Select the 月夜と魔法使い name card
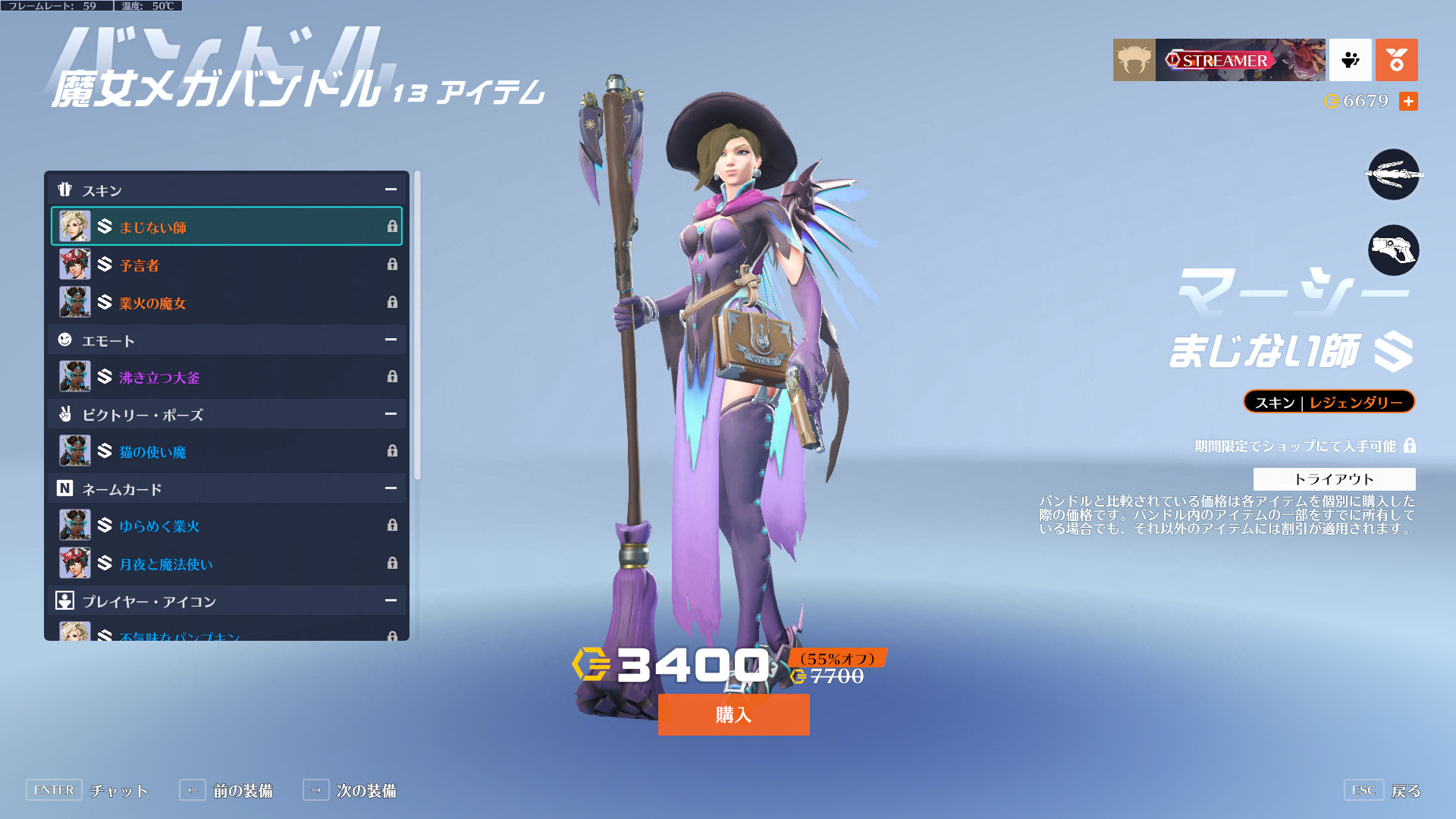 click(x=226, y=563)
